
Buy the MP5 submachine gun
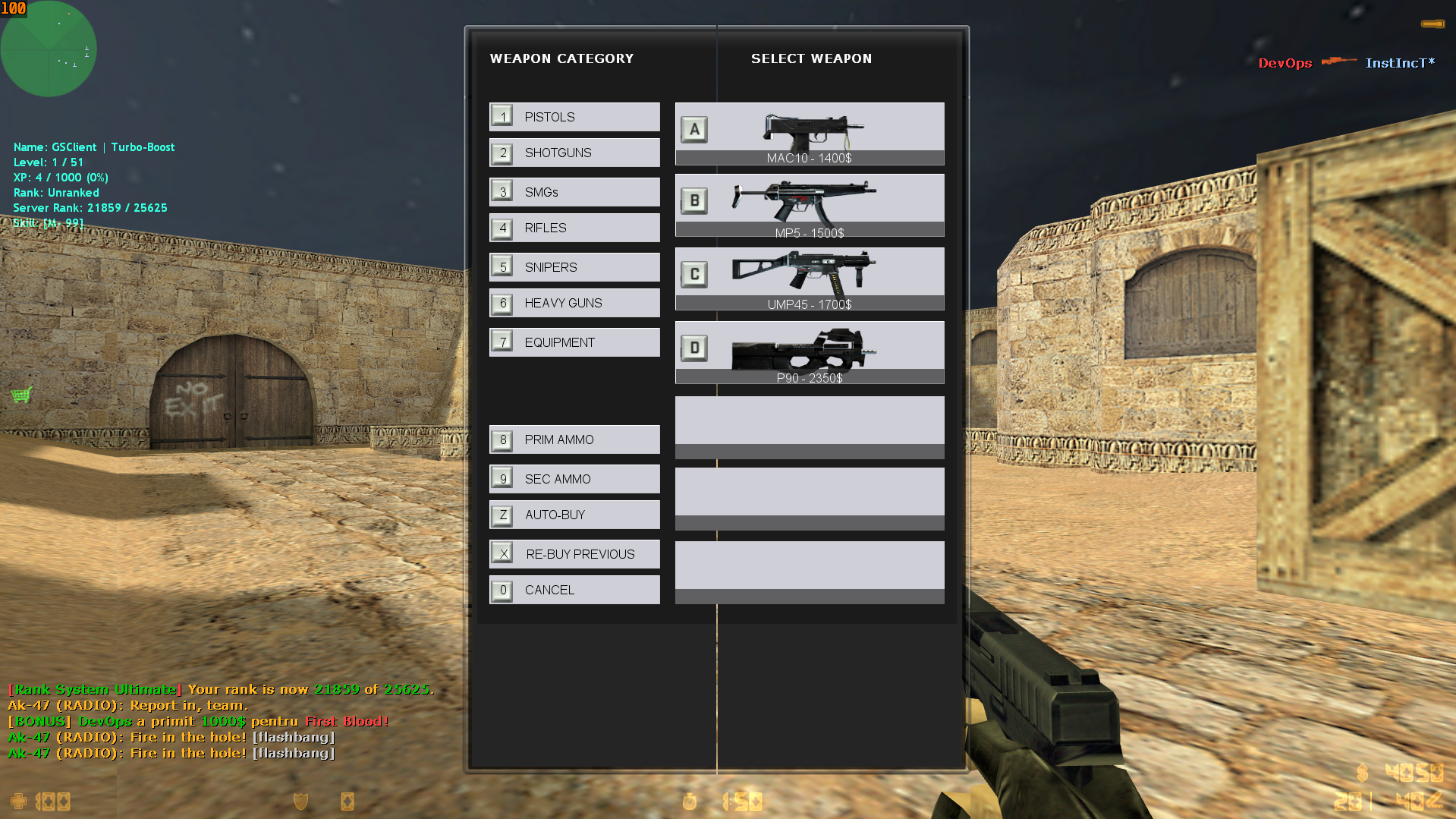(x=810, y=205)
